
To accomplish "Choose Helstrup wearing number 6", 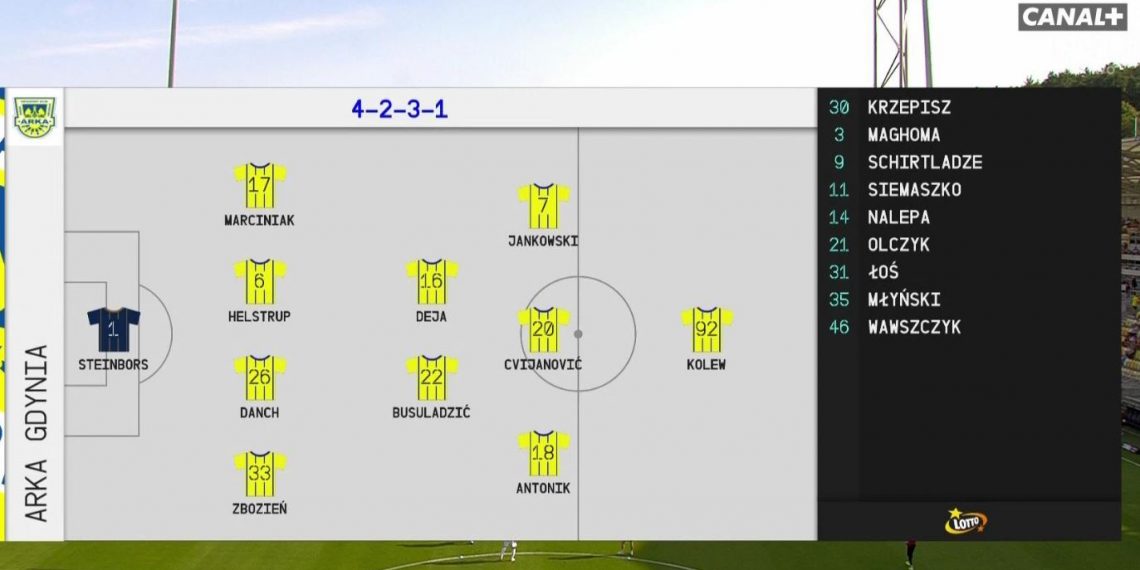I will 260,282.
